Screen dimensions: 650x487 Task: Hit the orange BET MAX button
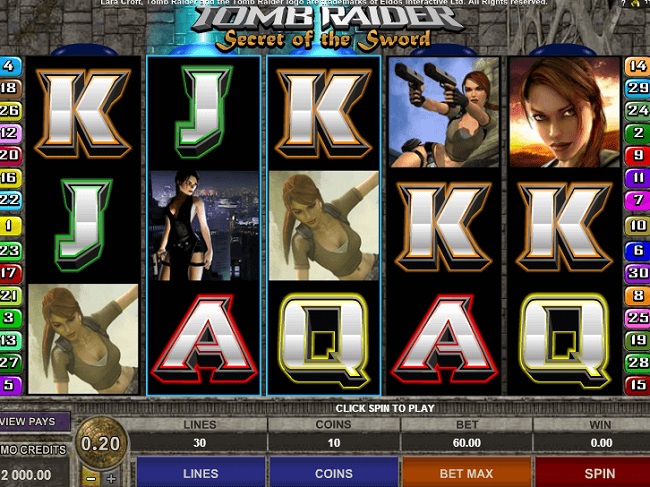[x=465, y=472]
